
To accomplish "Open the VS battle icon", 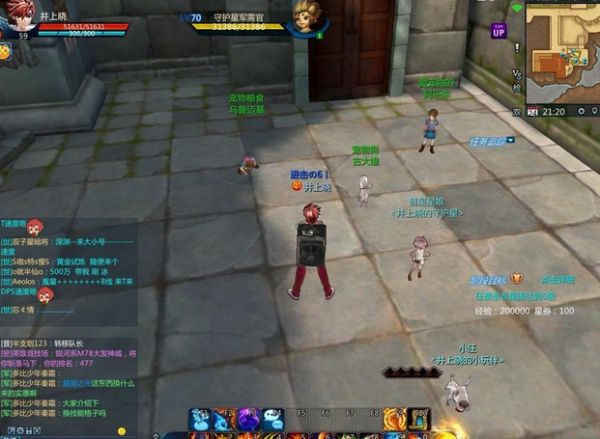I will (x=517, y=74).
